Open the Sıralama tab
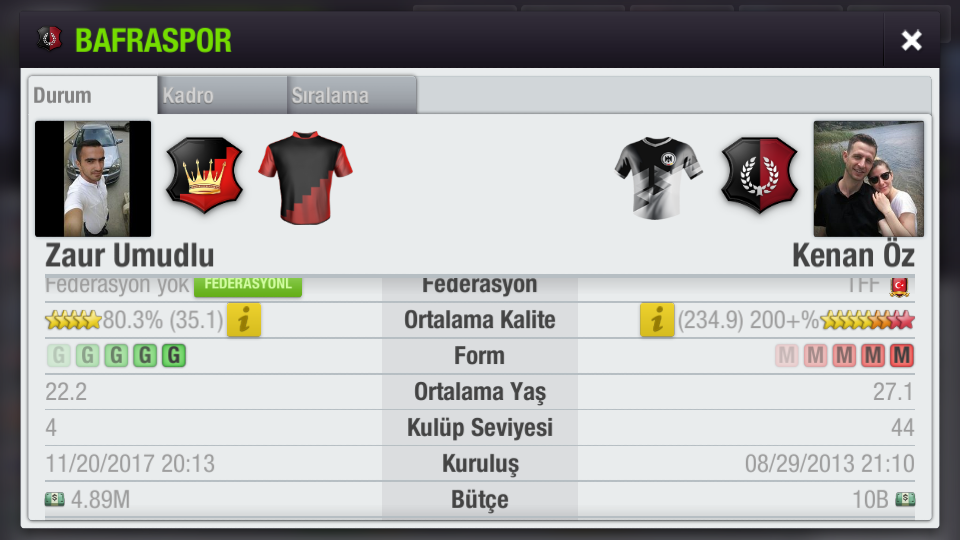The image size is (960, 540). click(351, 96)
